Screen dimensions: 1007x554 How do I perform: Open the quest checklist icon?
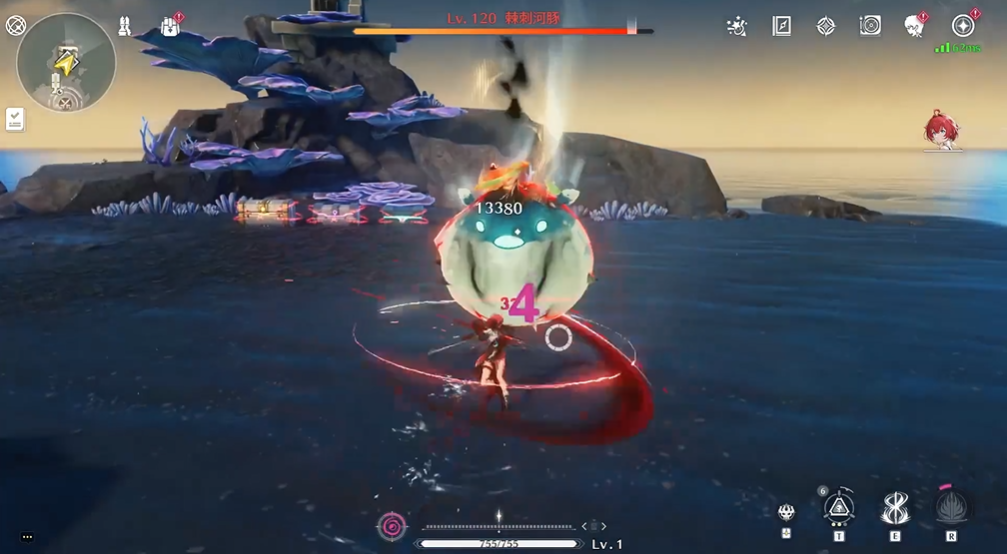[15, 120]
